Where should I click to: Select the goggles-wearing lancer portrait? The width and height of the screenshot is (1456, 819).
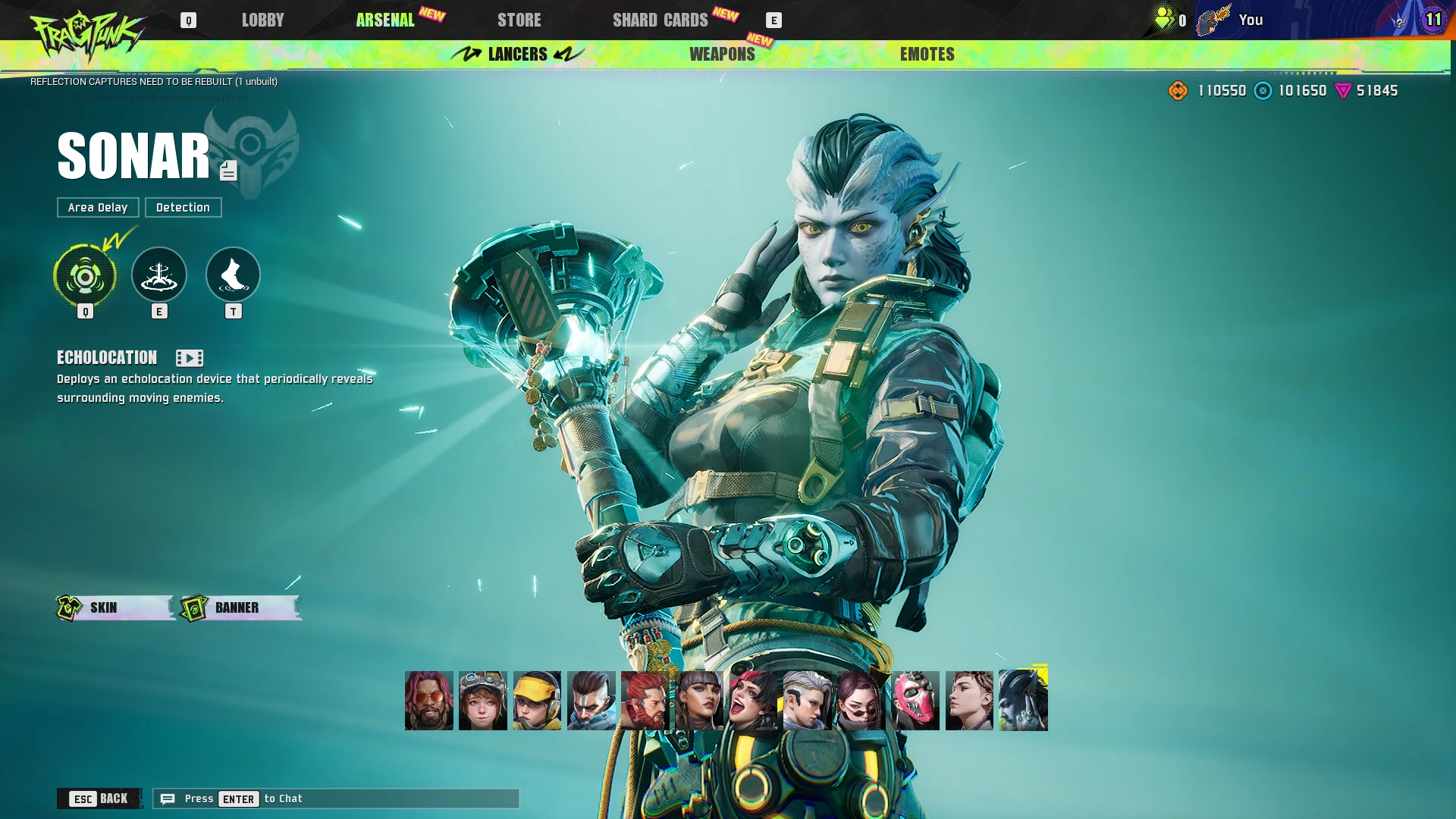pos(482,701)
